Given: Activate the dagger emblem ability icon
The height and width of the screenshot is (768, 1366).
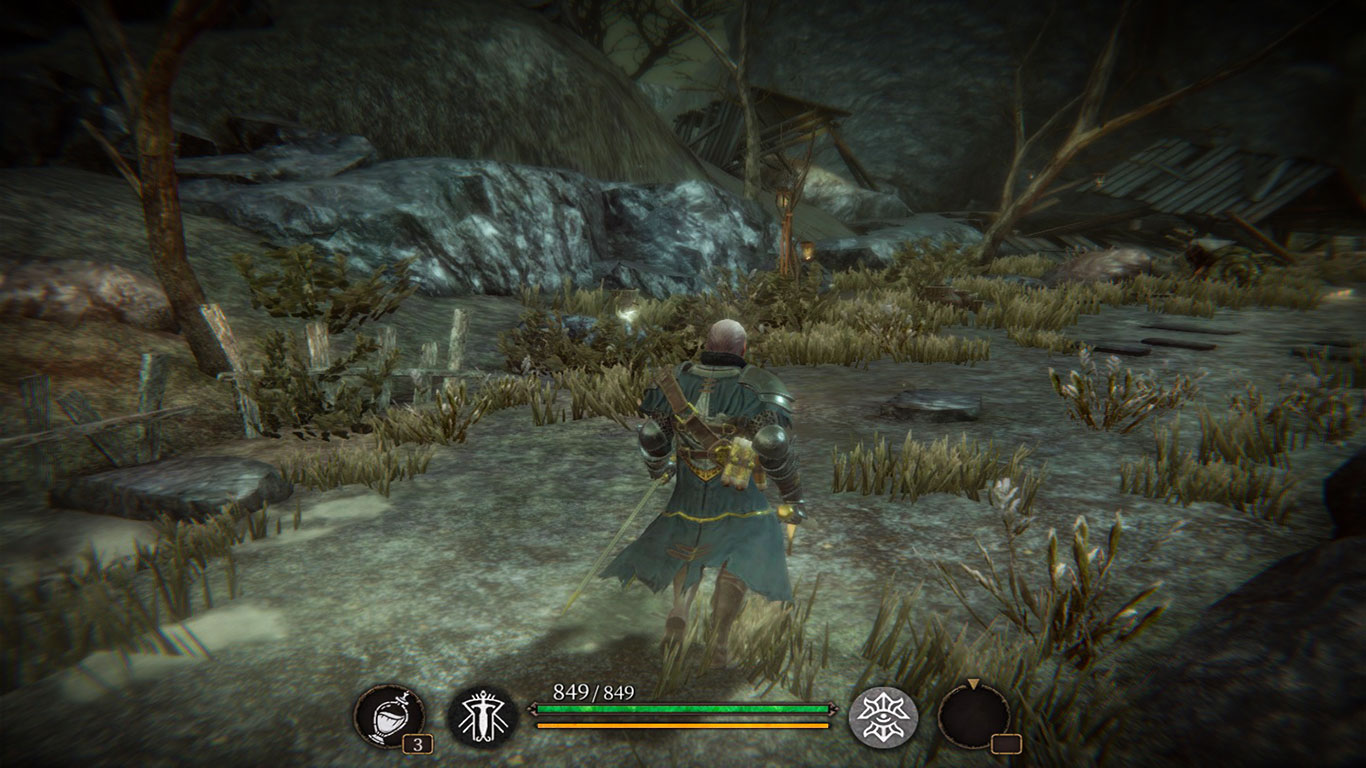Looking at the screenshot, I should (x=482, y=716).
